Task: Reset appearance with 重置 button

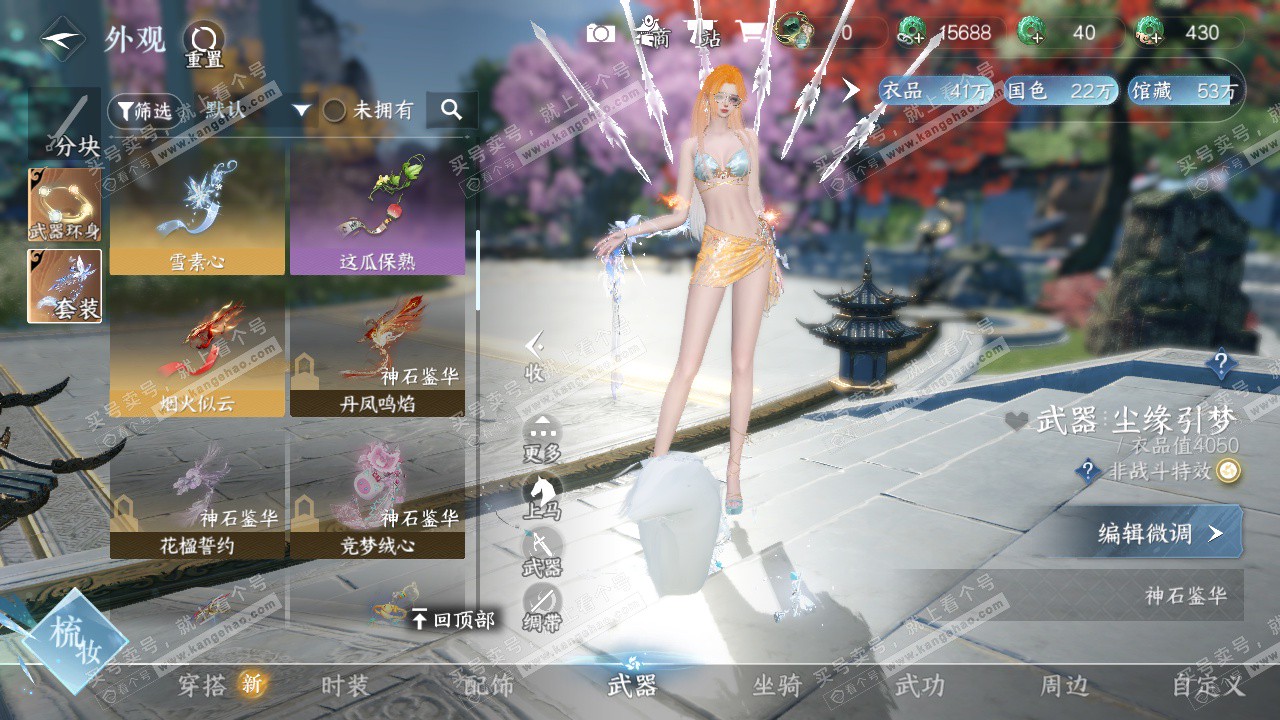Action: point(204,44)
